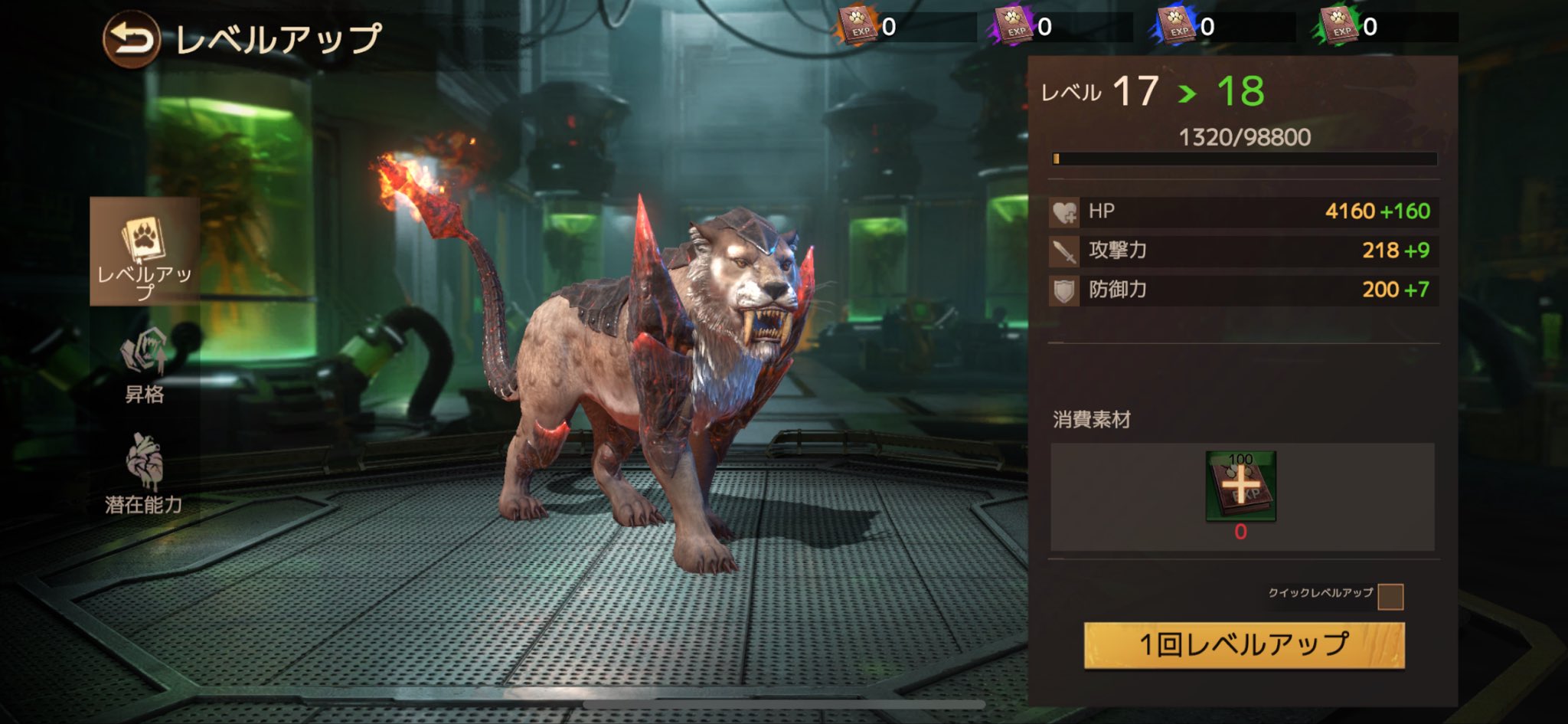
Task: Switch to the 昇格 tab
Action: [145, 365]
